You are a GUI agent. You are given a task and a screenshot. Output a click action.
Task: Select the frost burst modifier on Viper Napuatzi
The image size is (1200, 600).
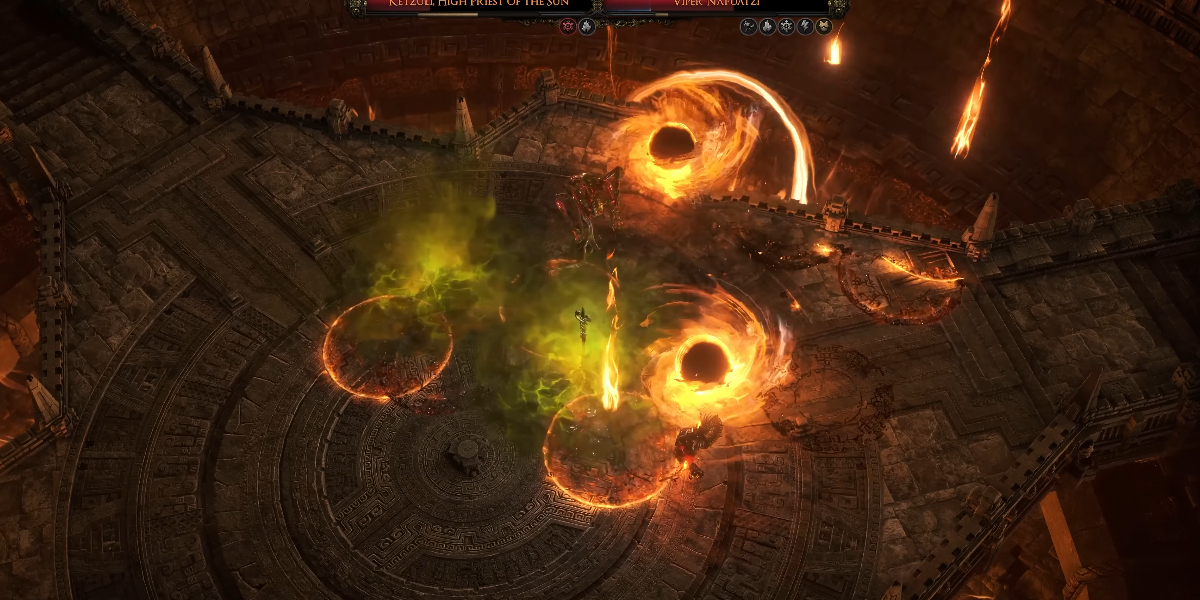coord(786,27)
